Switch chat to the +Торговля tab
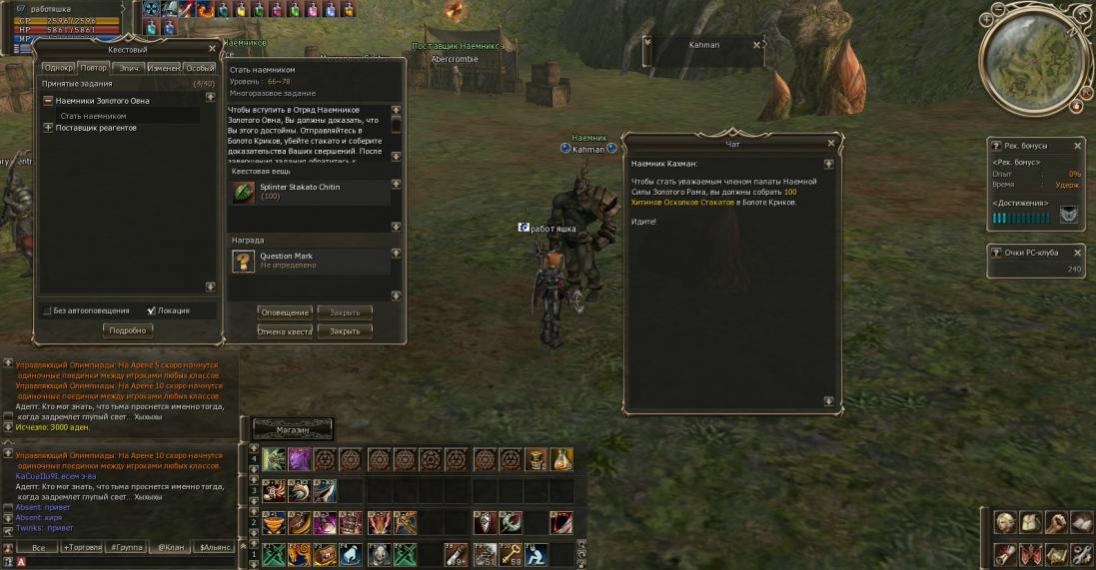This screenshot has width=1096, height=570. (x=82, y=548)
